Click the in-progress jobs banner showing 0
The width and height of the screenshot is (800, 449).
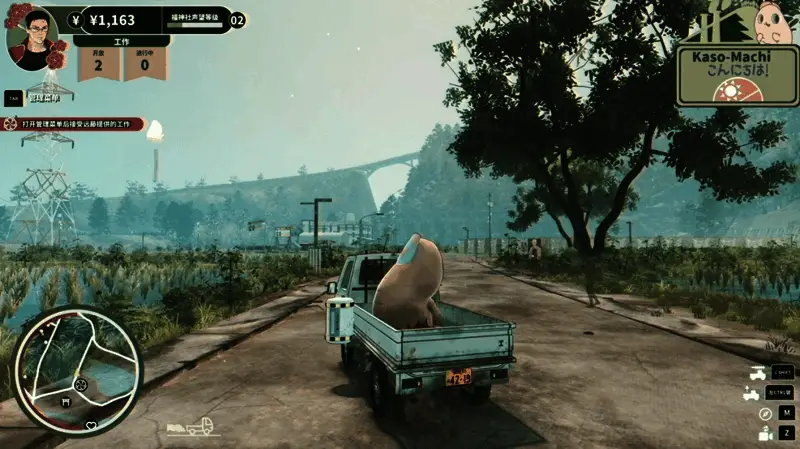click(x=144, y=63)
